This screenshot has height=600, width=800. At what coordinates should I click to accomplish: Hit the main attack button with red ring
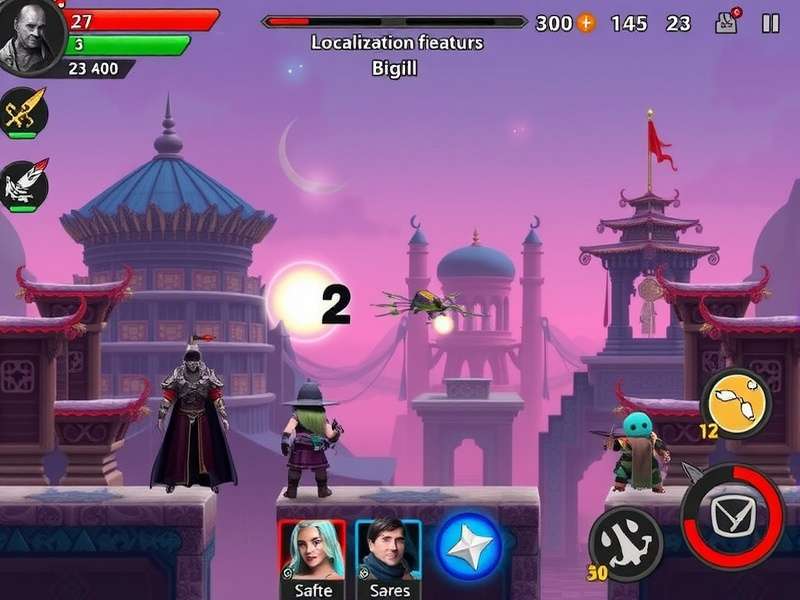point(732,516)
